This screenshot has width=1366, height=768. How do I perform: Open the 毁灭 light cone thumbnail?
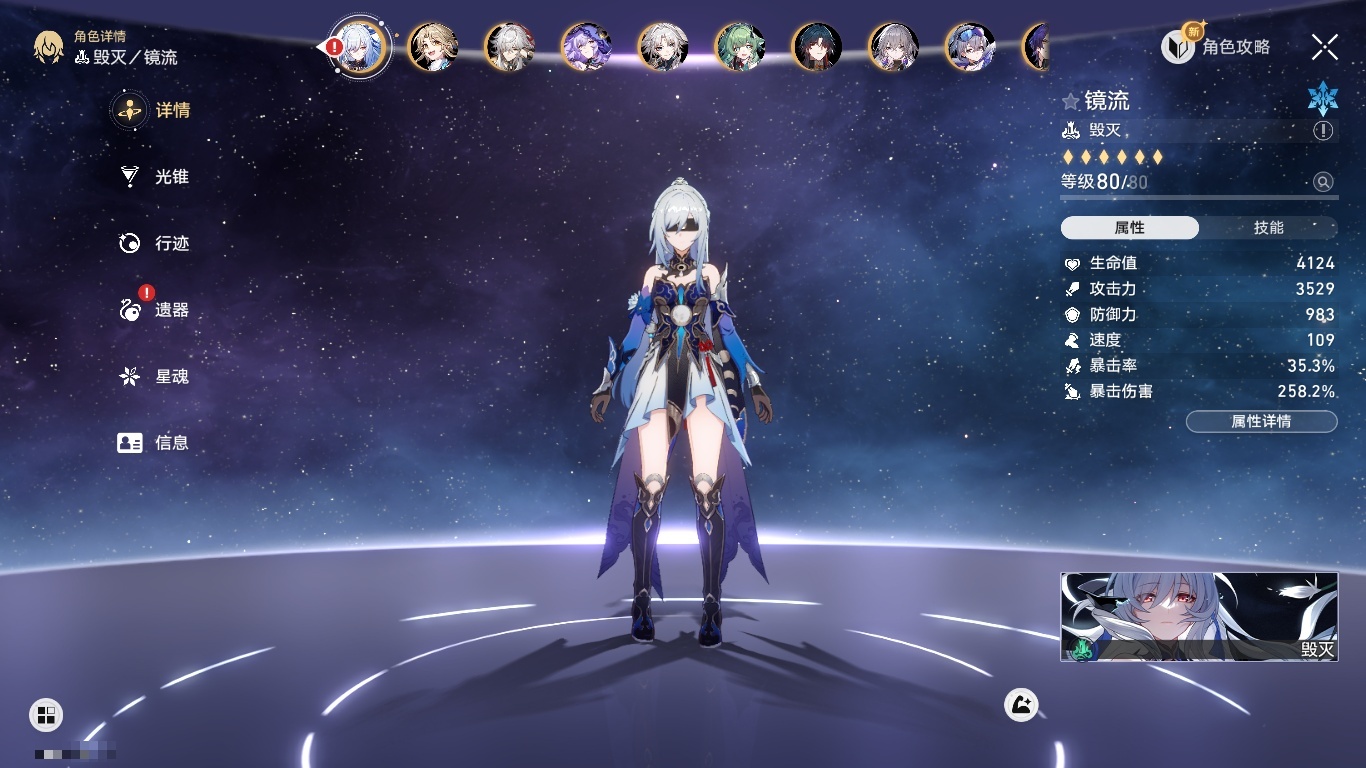click(x=1198, y=617)
